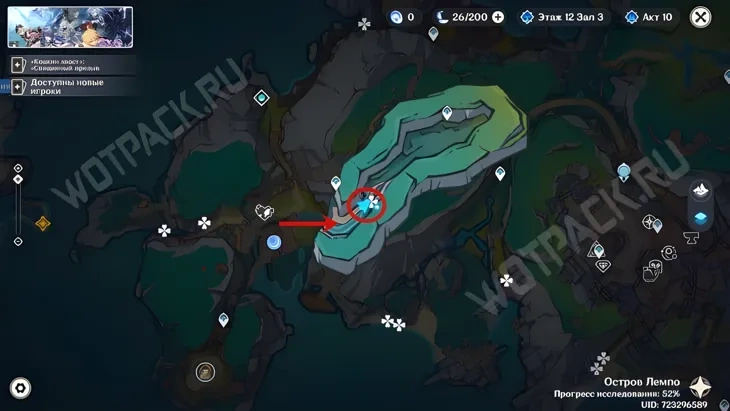Open the Этаж 12 Зал 3 Spiral Abyss info
The image size is (730, 411).
[563, 17]
